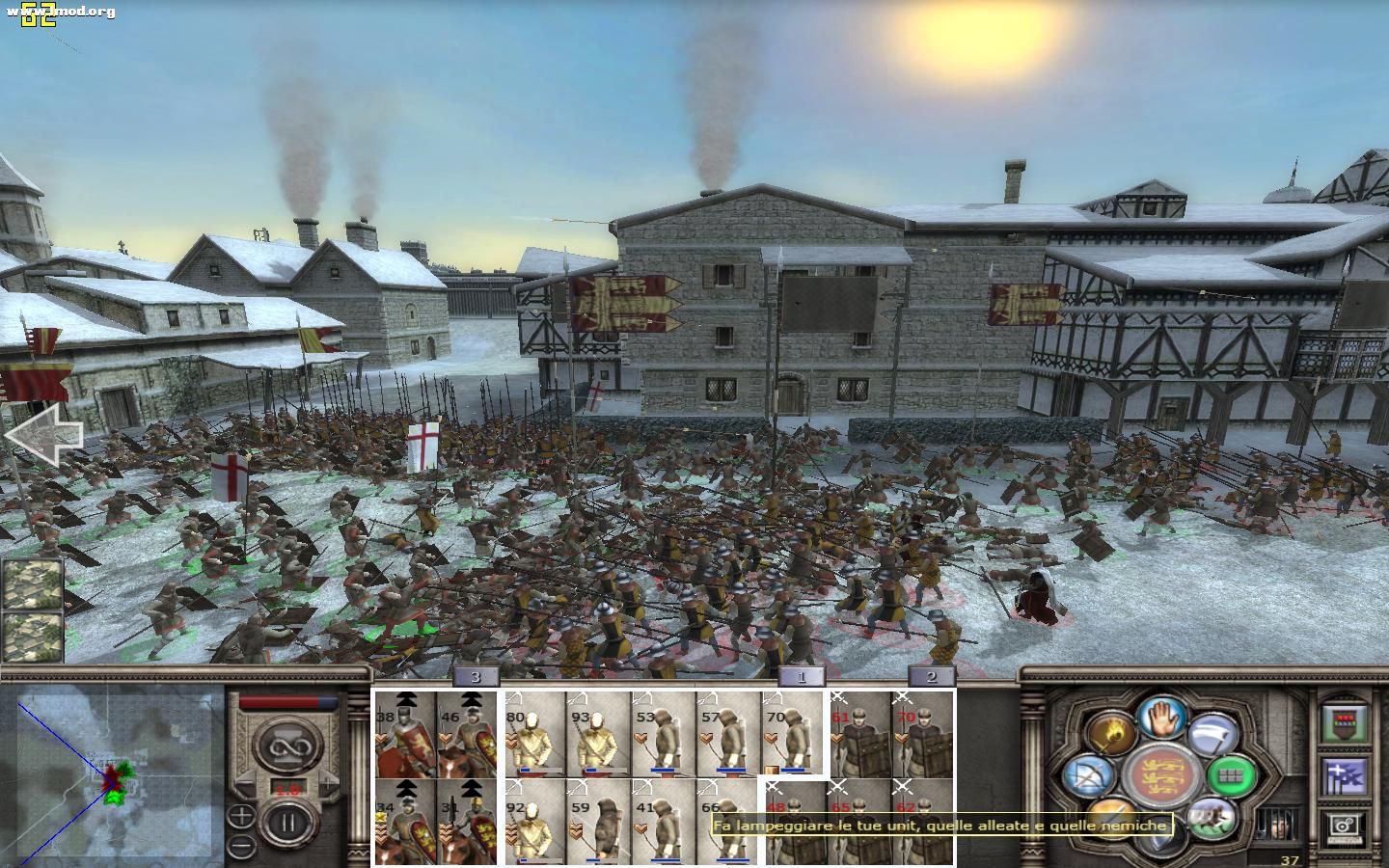The height and width of the screenshot is (868, 1389).
Task: Select the cavalry unit with 38 men
Action: click(x=405, y=733)
